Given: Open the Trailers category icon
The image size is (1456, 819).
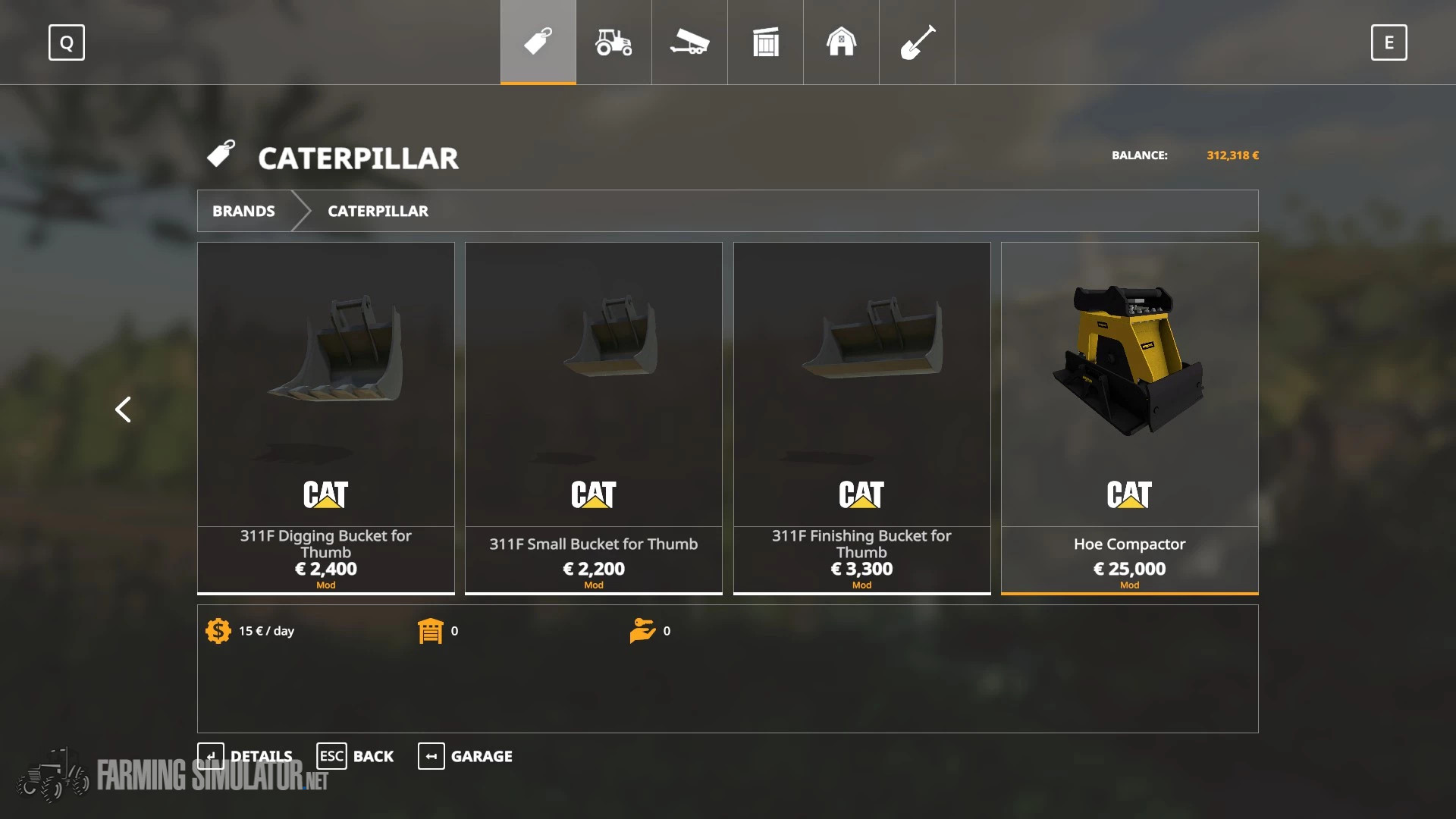Looking at the screenshot, I should point(689,42).
